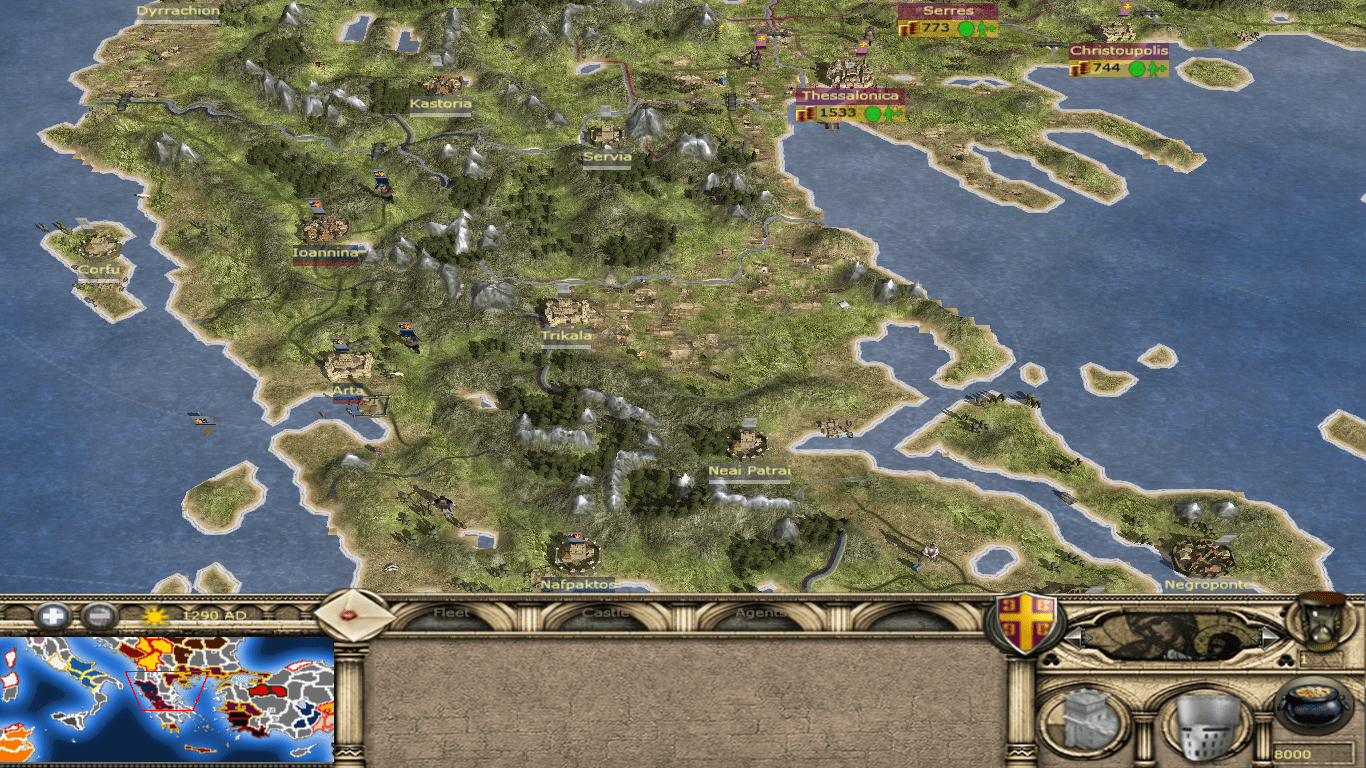Open the sealed letter messages icon

click(354, 614)
